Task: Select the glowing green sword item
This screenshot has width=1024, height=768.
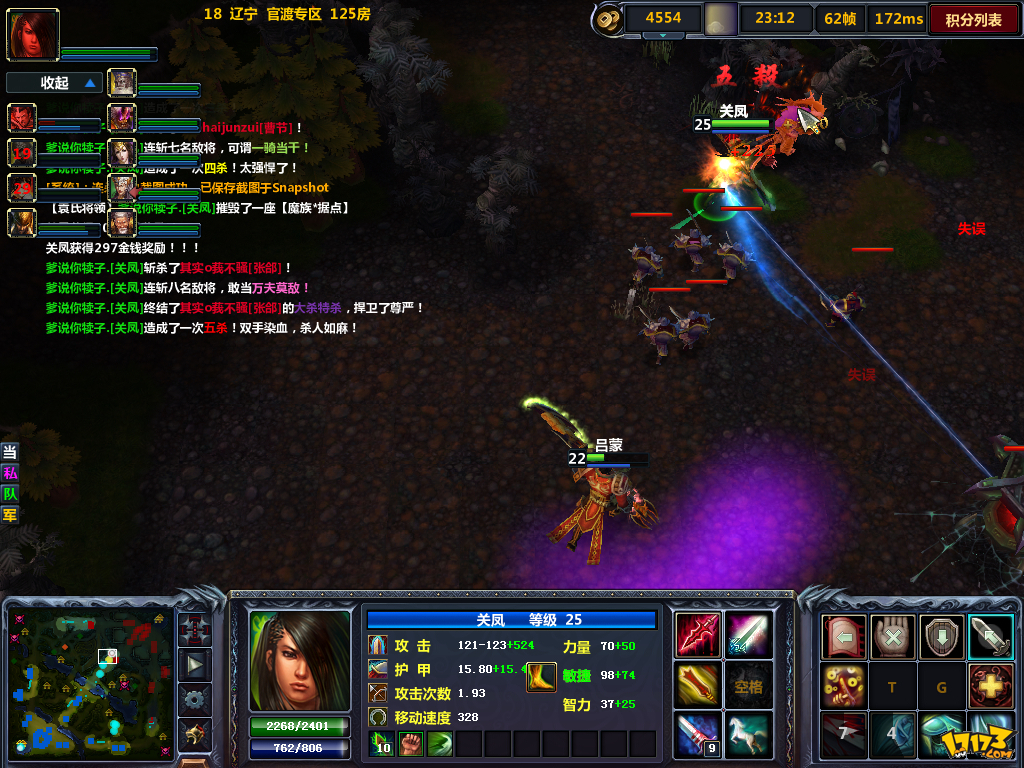Action: pyautogui.click(x=748, y=634)
